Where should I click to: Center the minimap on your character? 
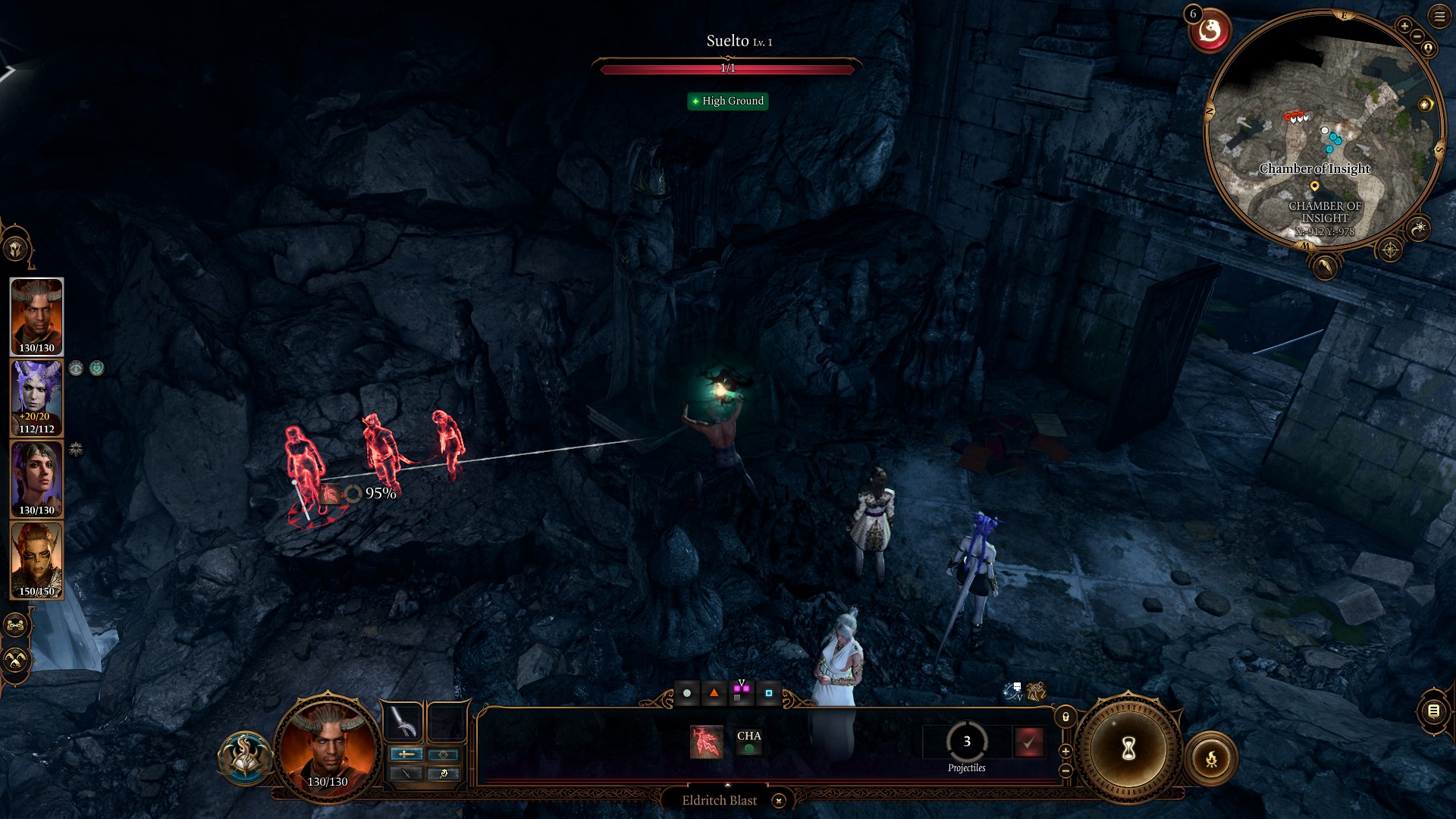pyautogui.click(x=1429, y=49)
